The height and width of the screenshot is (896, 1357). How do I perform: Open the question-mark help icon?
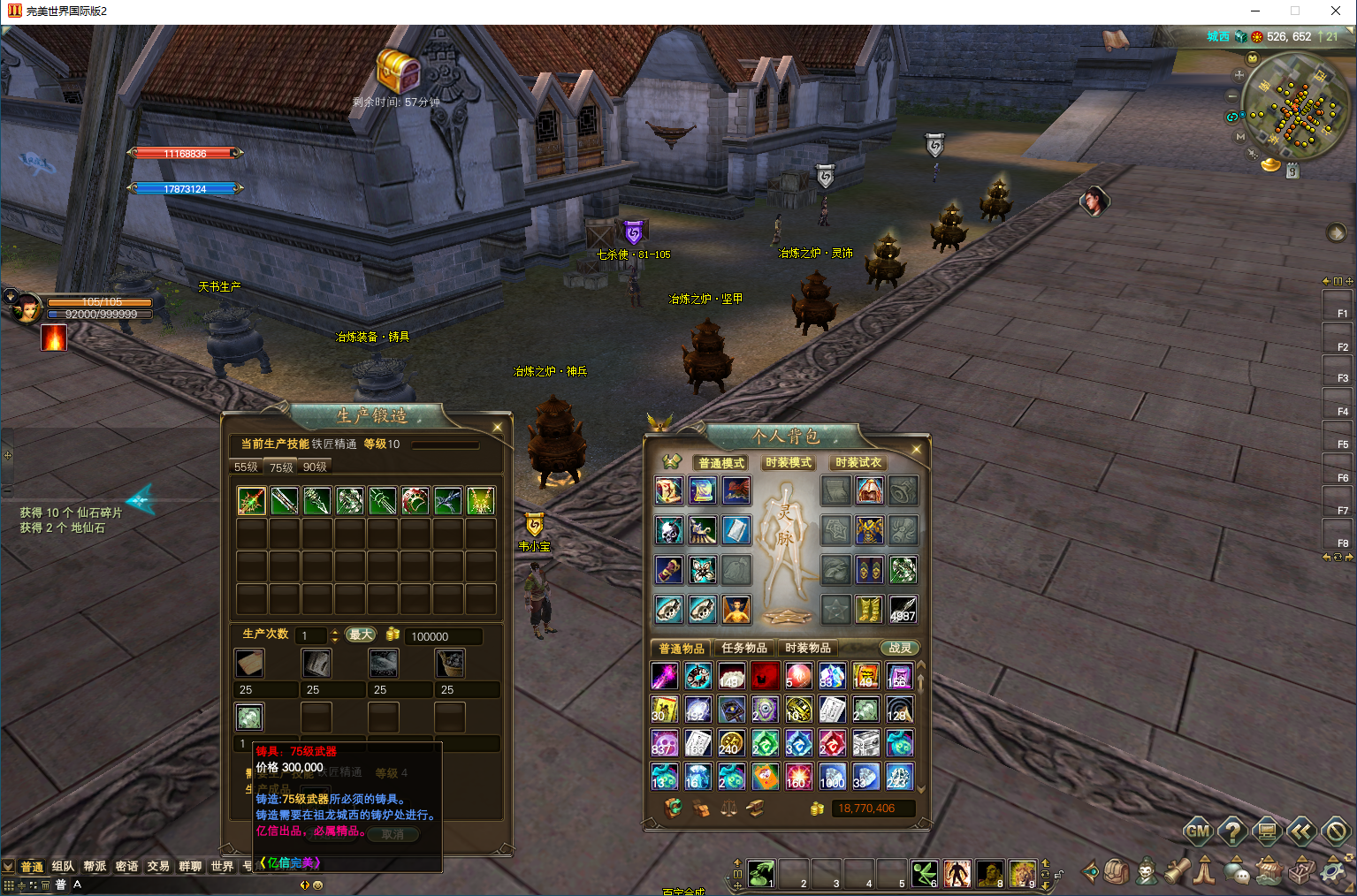pos(1233,831)
